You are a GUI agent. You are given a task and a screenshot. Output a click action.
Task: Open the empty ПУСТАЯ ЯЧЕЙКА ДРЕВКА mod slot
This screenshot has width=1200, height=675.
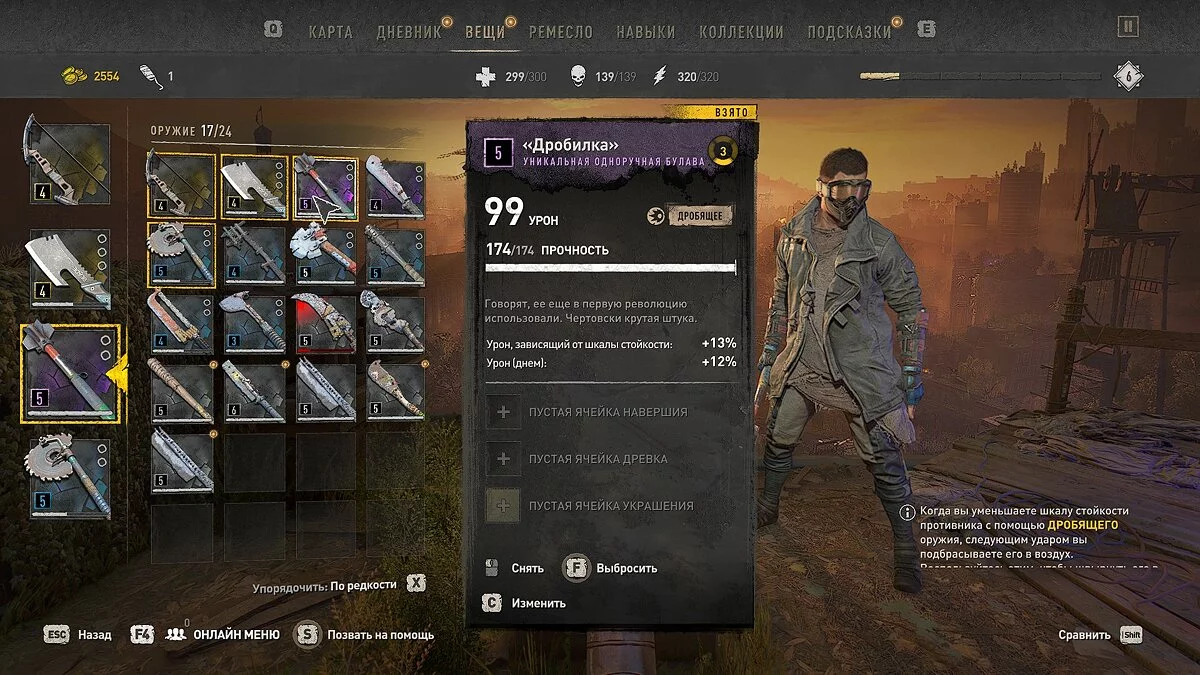598,459
